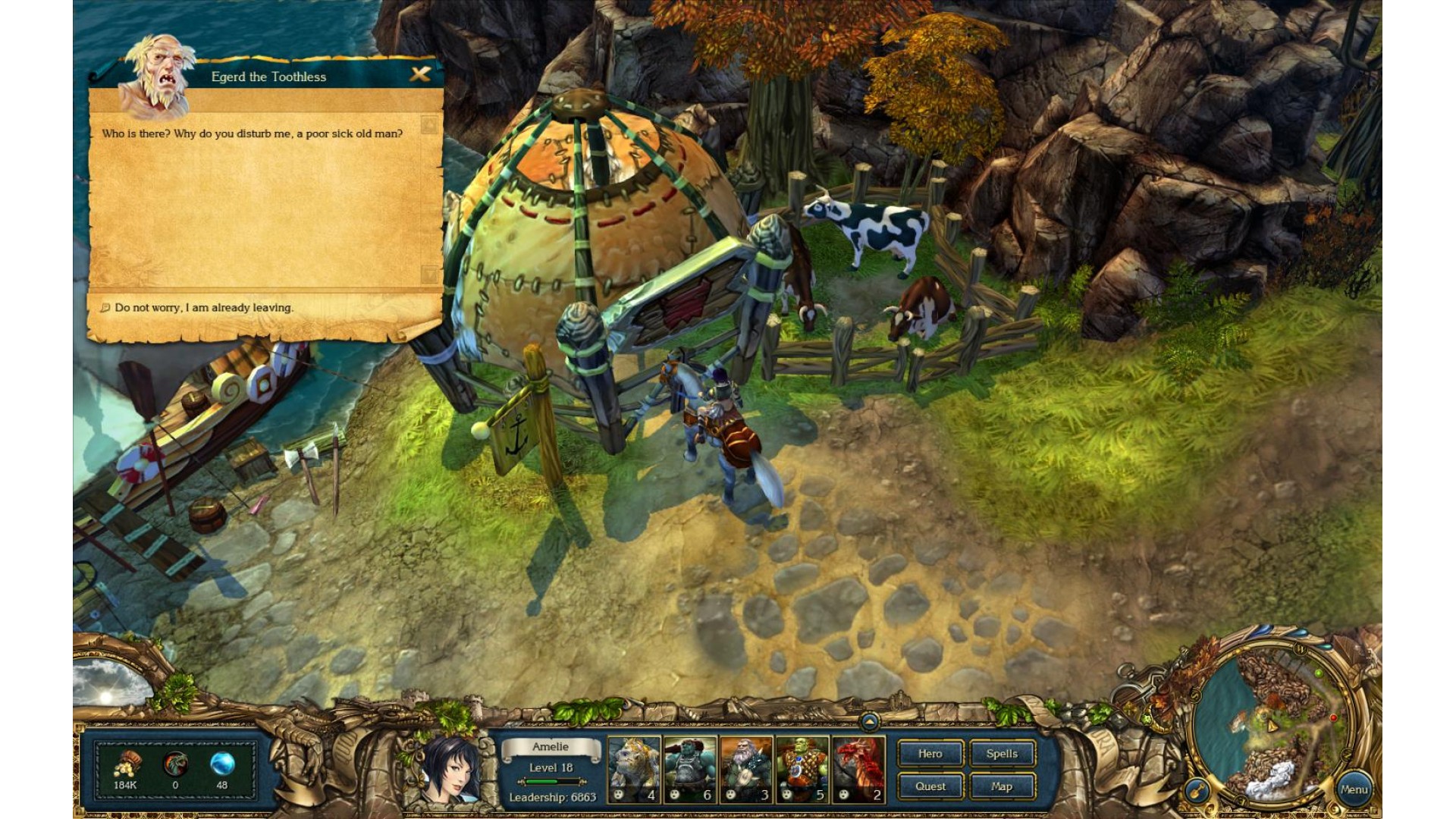Select the red dragon troop slot
The height and width of the screenshot is (819, 1456).
(x=859, y=770)
